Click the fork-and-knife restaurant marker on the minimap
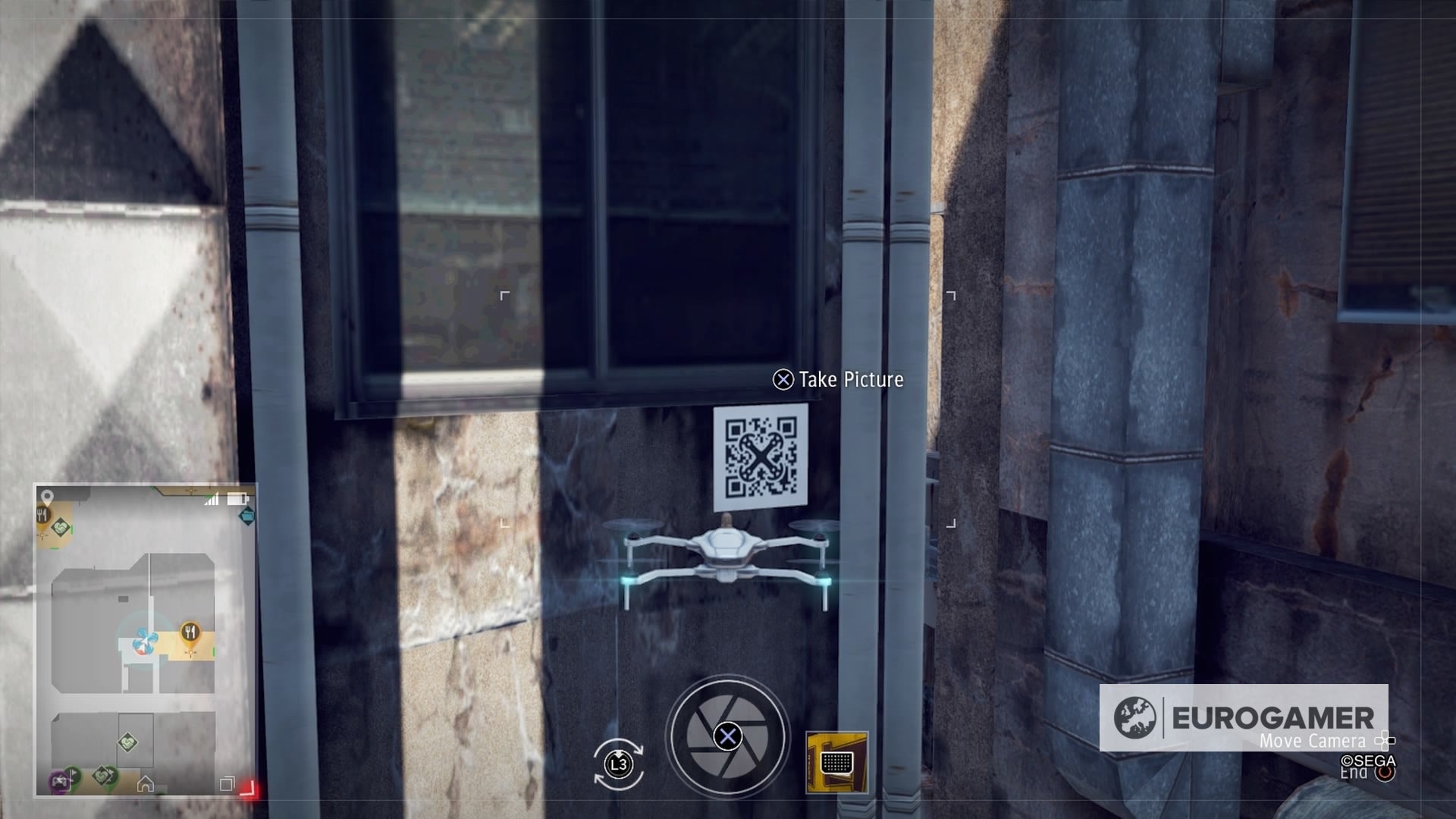The height and width of the screenshot is (819, 1456). coord(190,630)
